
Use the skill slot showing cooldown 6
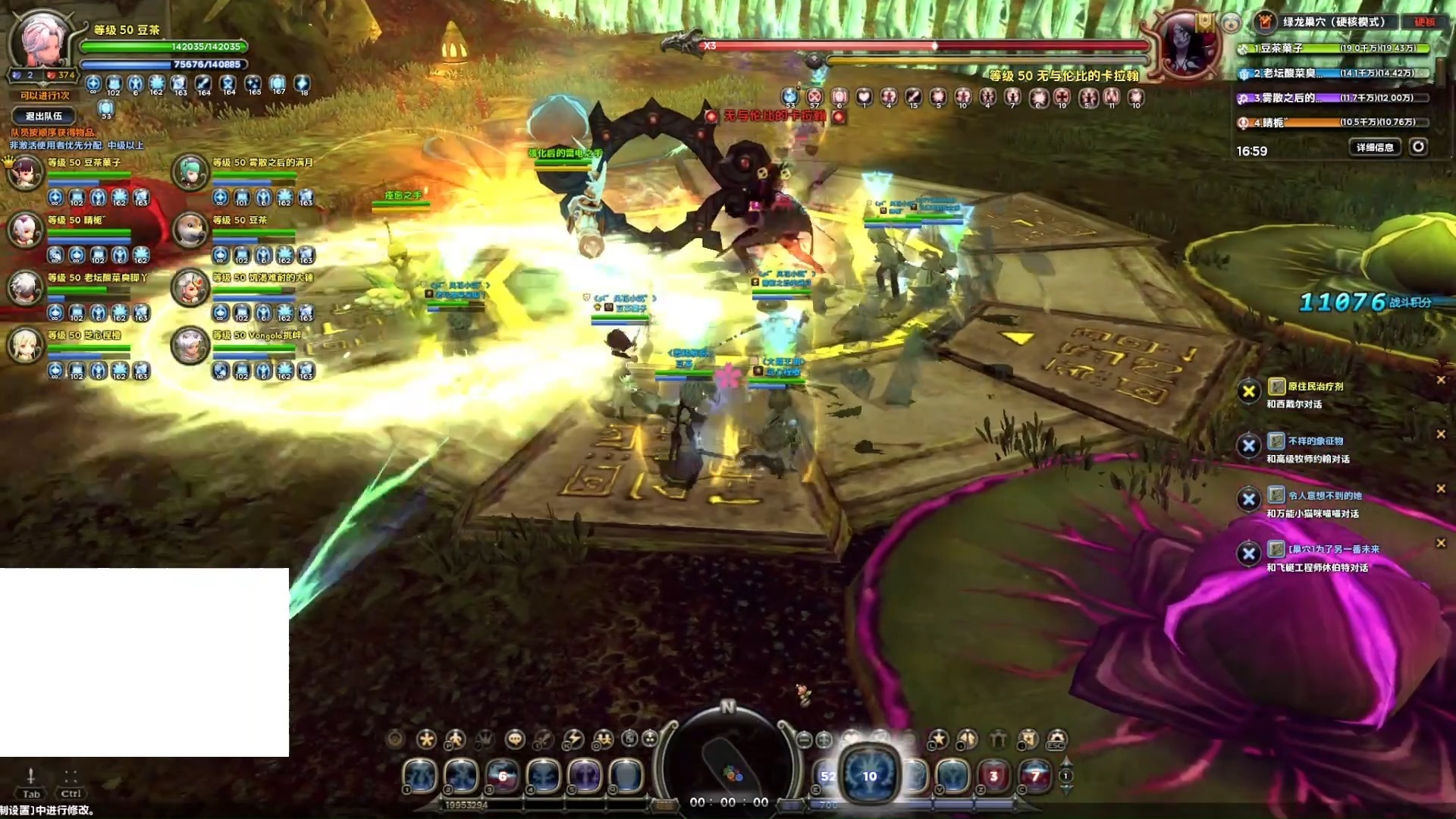(x=502, y=776)
